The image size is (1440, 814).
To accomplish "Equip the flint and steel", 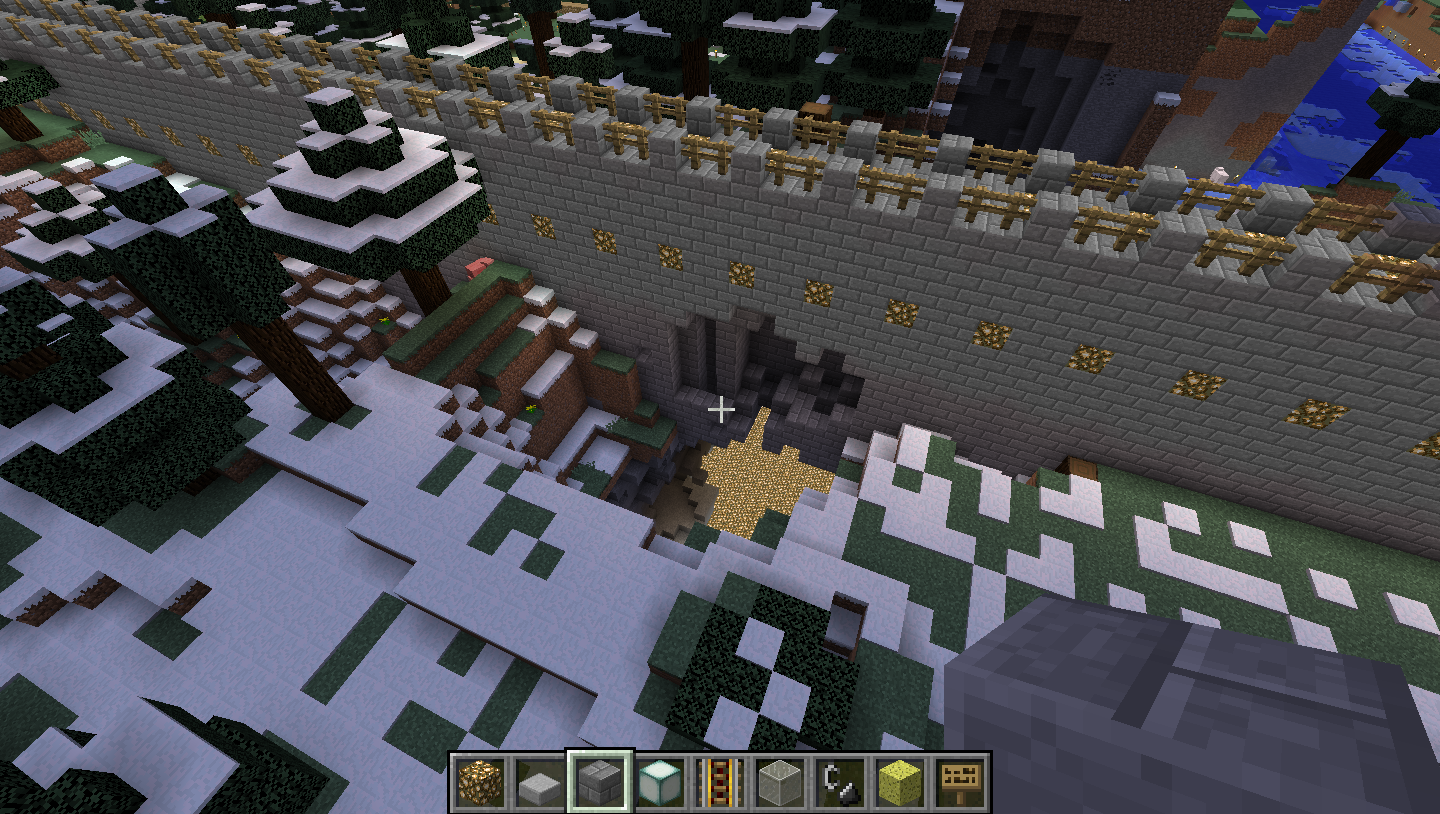I will pyautogui.click(x=839, y=781).
